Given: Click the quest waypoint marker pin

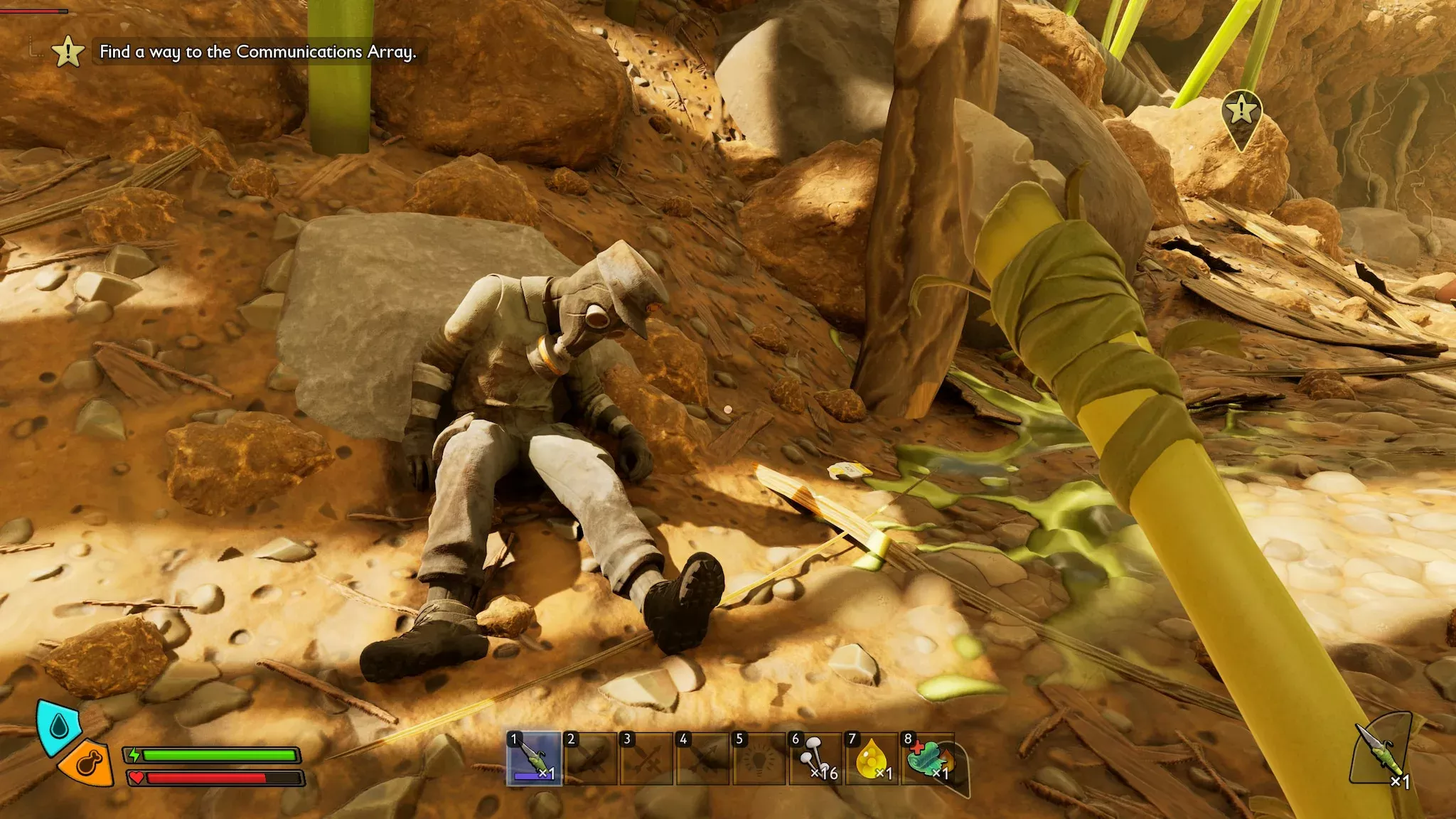Looking at the screenshot, I should point(1241,112).
